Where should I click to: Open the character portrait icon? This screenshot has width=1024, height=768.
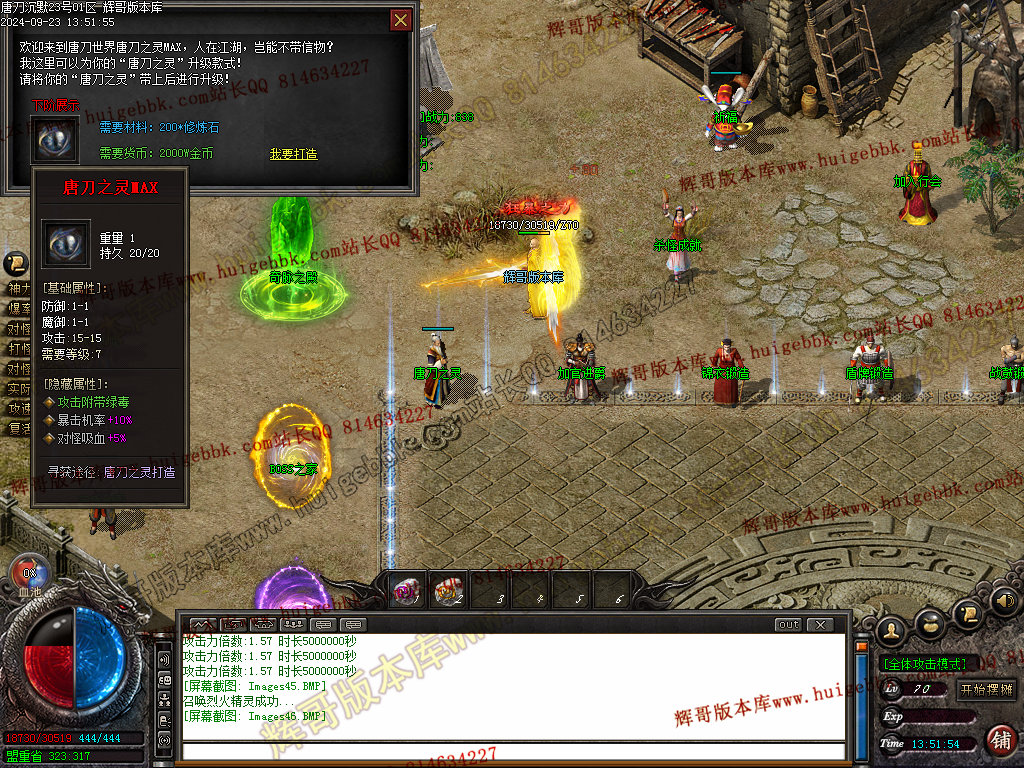891,631
